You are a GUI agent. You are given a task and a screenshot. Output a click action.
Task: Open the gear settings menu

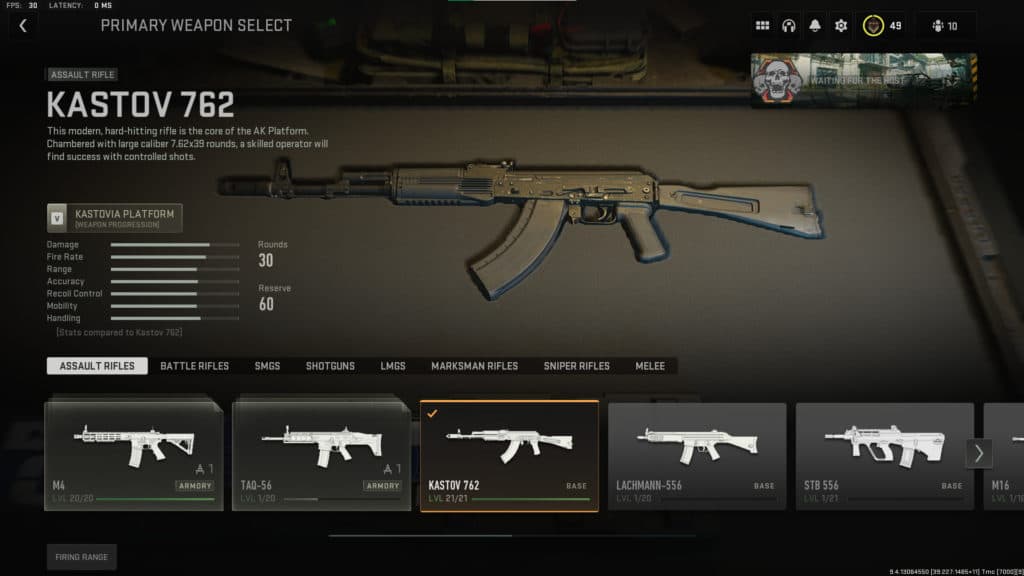841,26
